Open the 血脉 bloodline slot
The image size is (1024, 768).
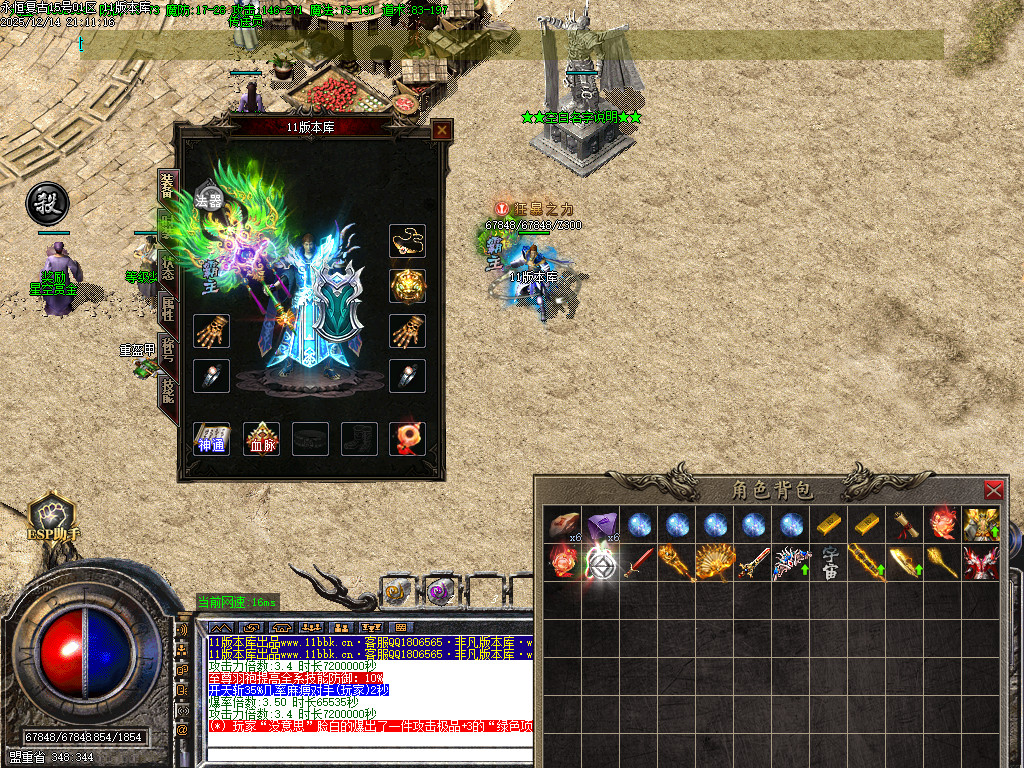point(262,439)
